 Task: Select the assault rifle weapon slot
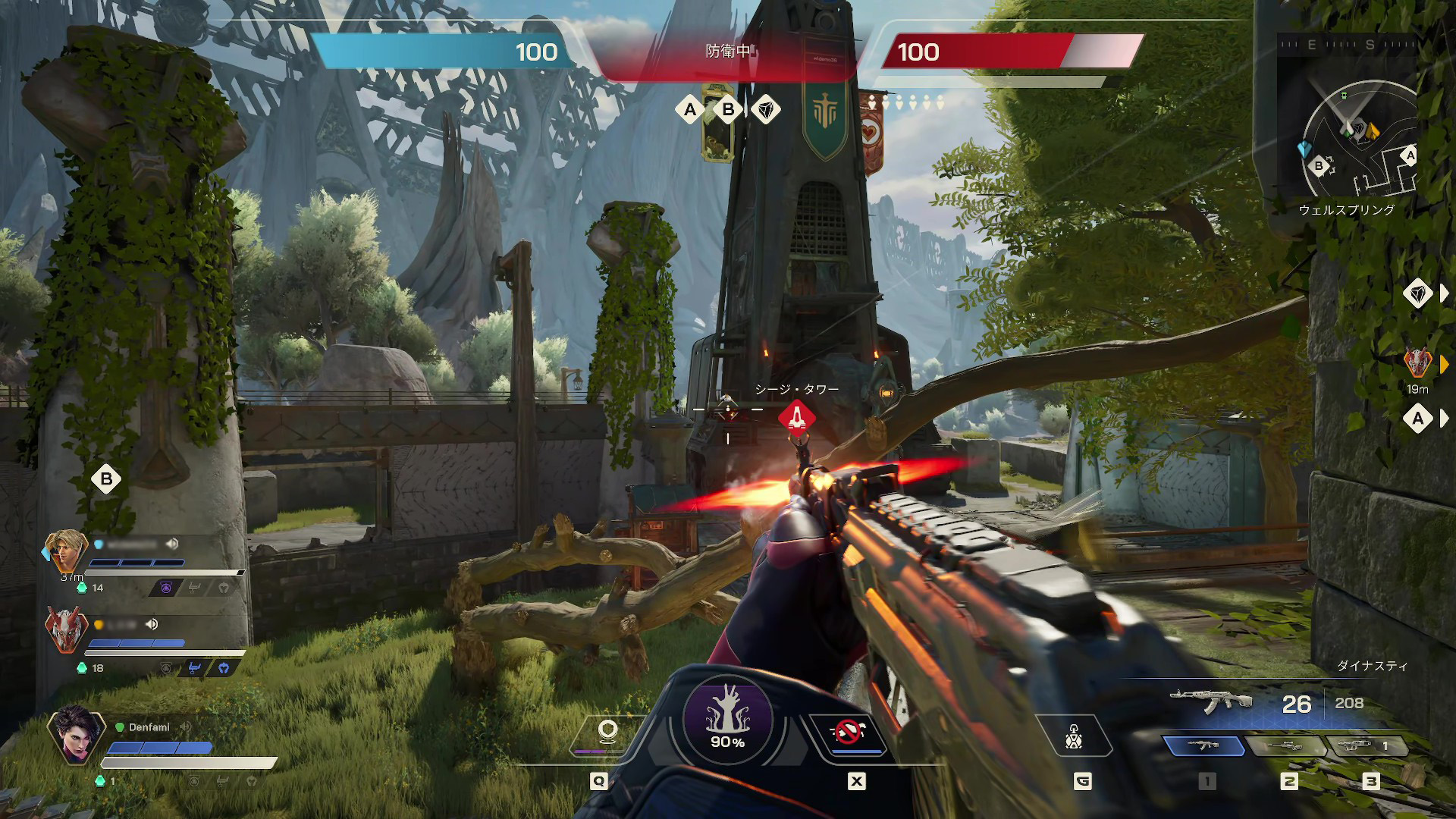[1204, 746]
